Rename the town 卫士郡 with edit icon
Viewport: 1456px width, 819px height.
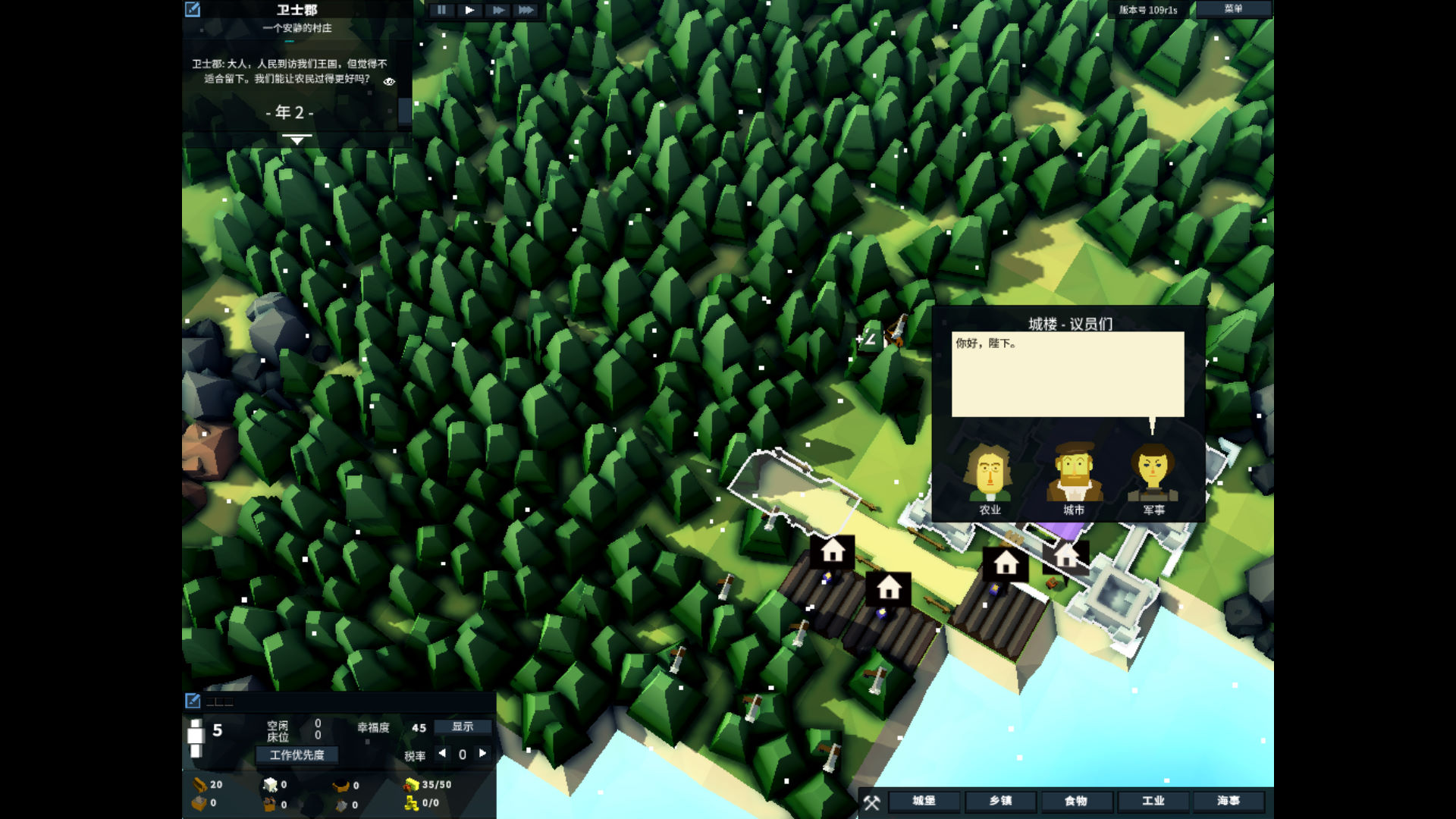[193, 9]
